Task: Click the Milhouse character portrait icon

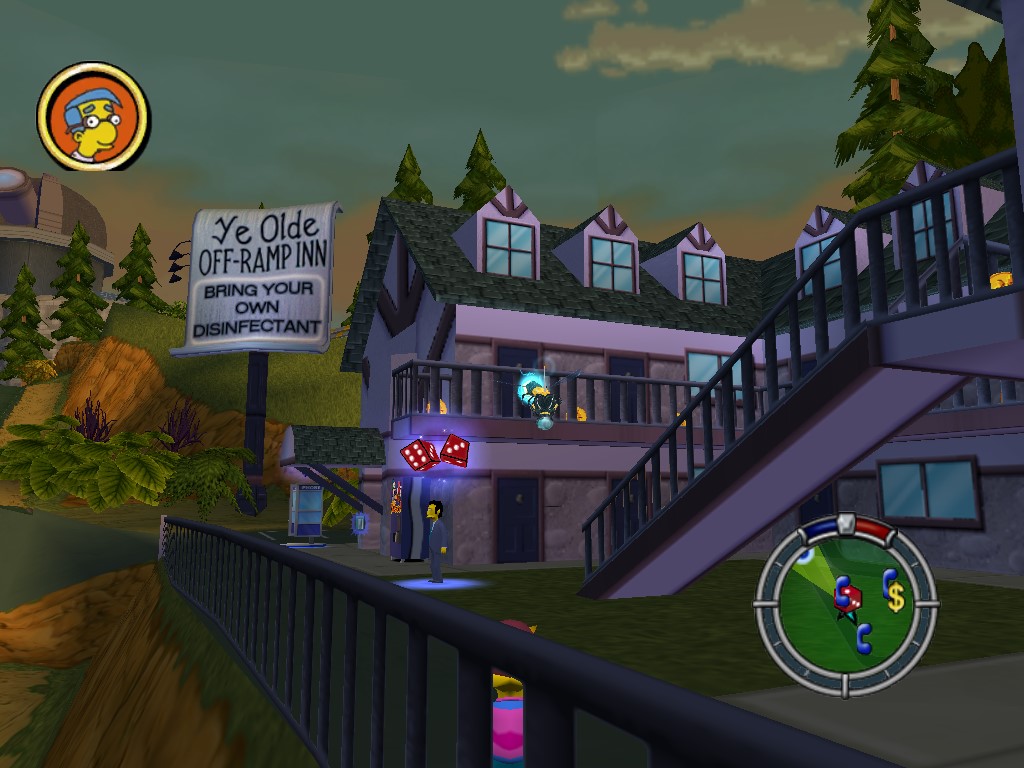Action: [x=93, y=116]
